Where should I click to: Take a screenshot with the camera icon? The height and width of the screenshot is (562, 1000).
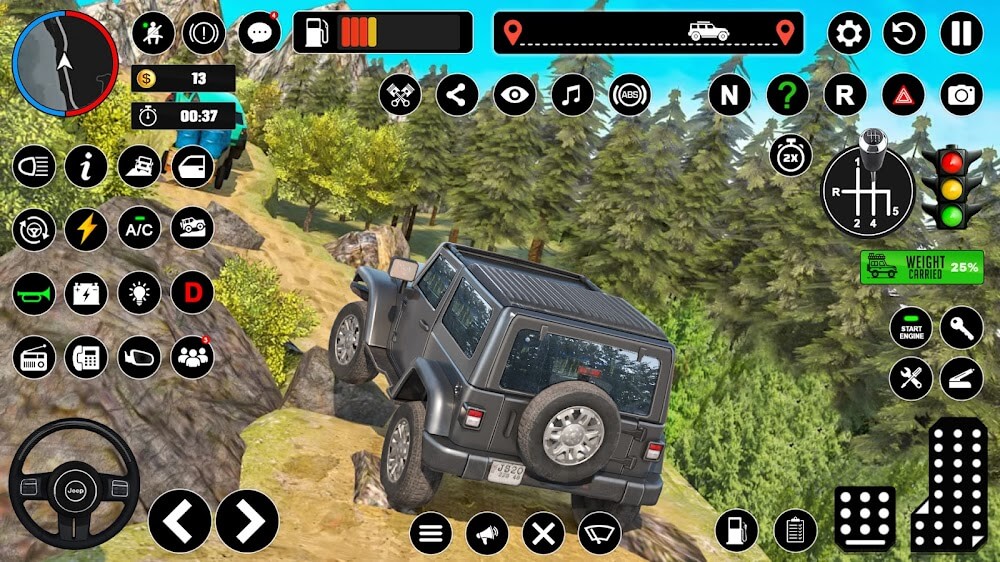coord(961,95)
